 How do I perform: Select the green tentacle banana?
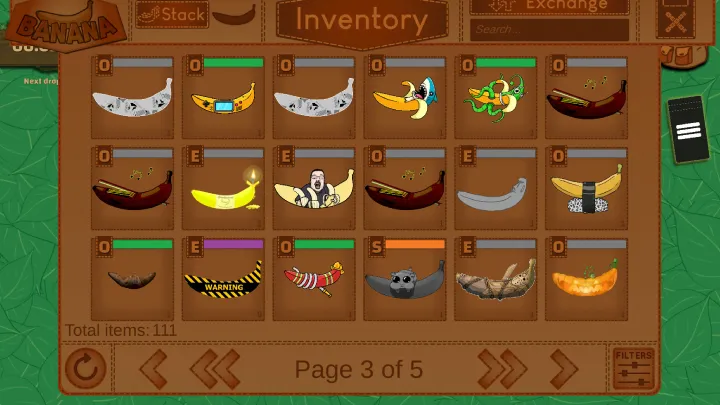coord(497,98)
